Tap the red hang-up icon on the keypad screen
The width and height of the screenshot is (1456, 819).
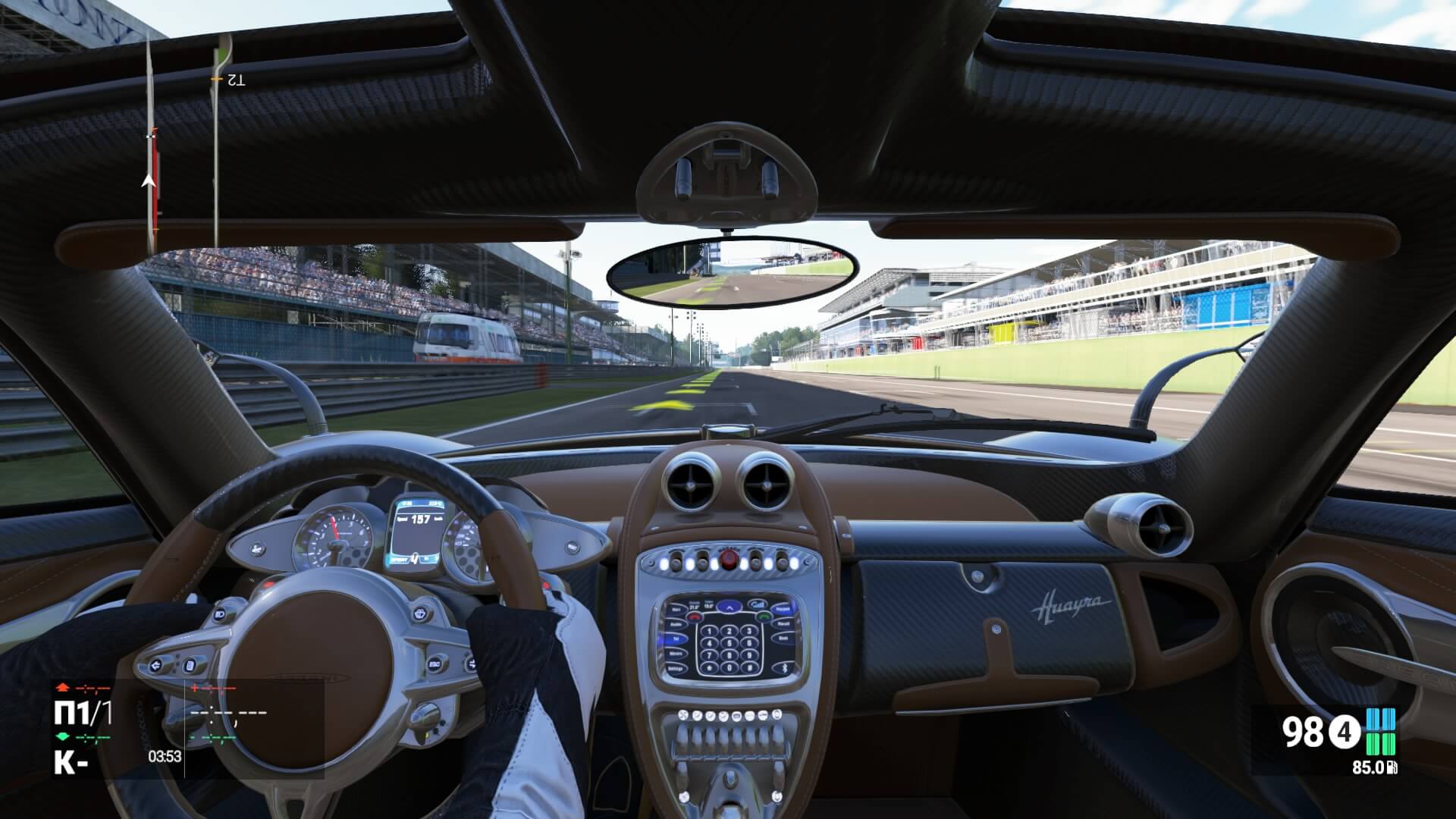[695, 617]
